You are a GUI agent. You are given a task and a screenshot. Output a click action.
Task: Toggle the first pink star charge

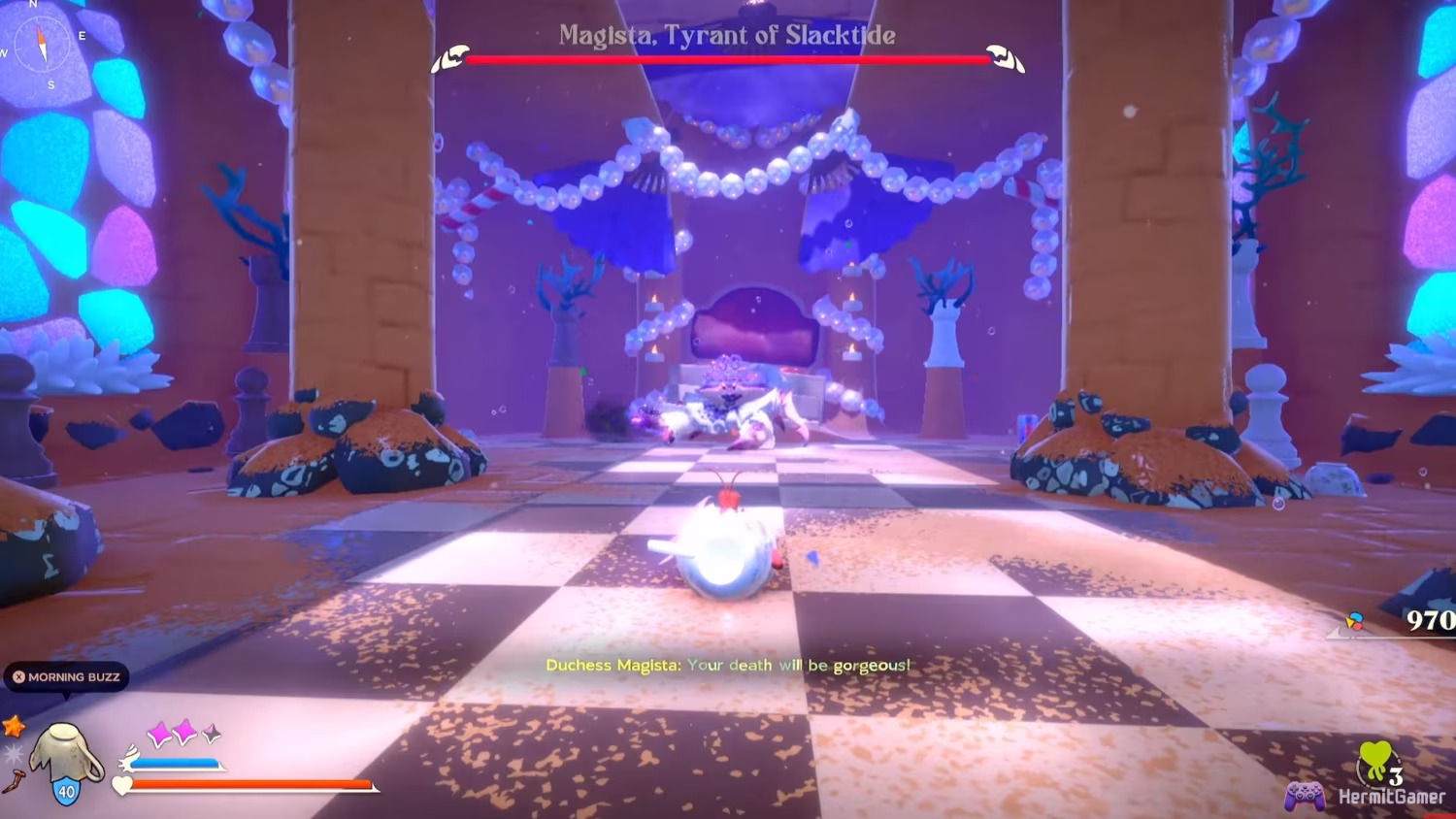tap(159, 732)
